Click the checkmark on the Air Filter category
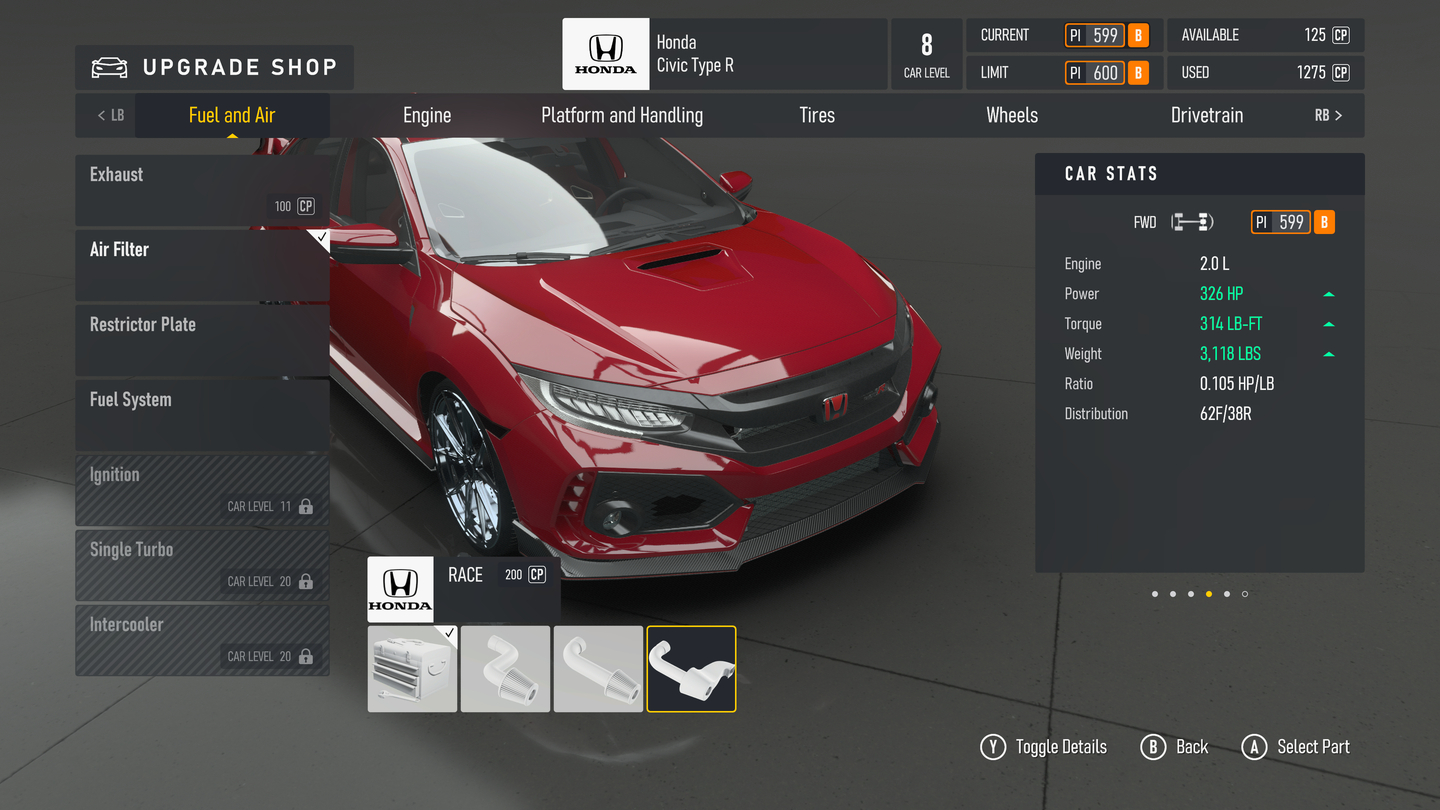 click(x=321, y=237)
